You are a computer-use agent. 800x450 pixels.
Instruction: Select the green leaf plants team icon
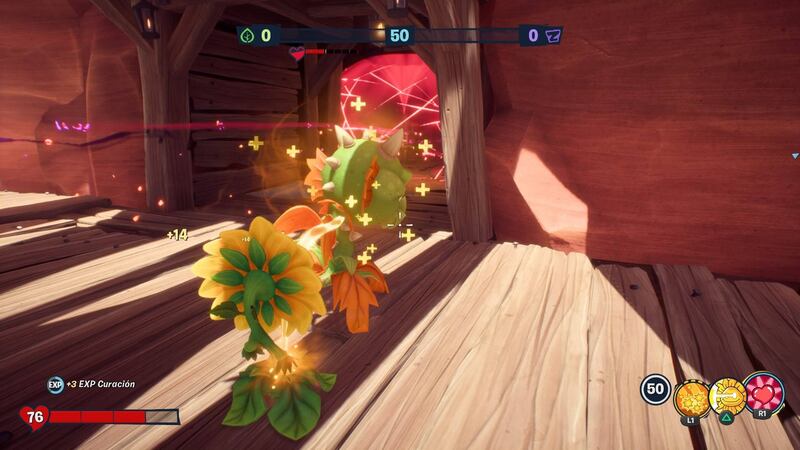tap(247, 36)
